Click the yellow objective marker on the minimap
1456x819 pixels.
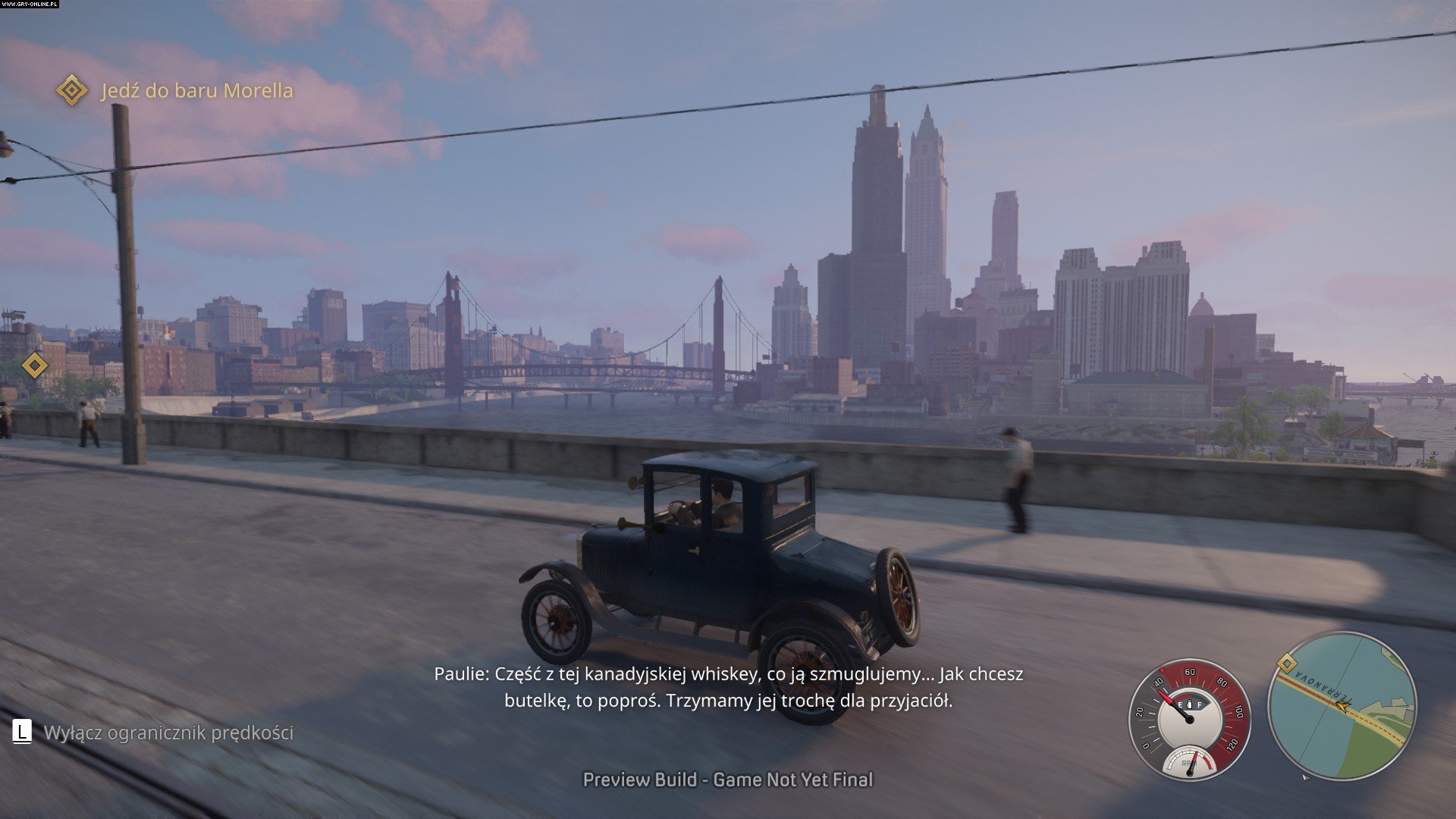(1286, 665)
